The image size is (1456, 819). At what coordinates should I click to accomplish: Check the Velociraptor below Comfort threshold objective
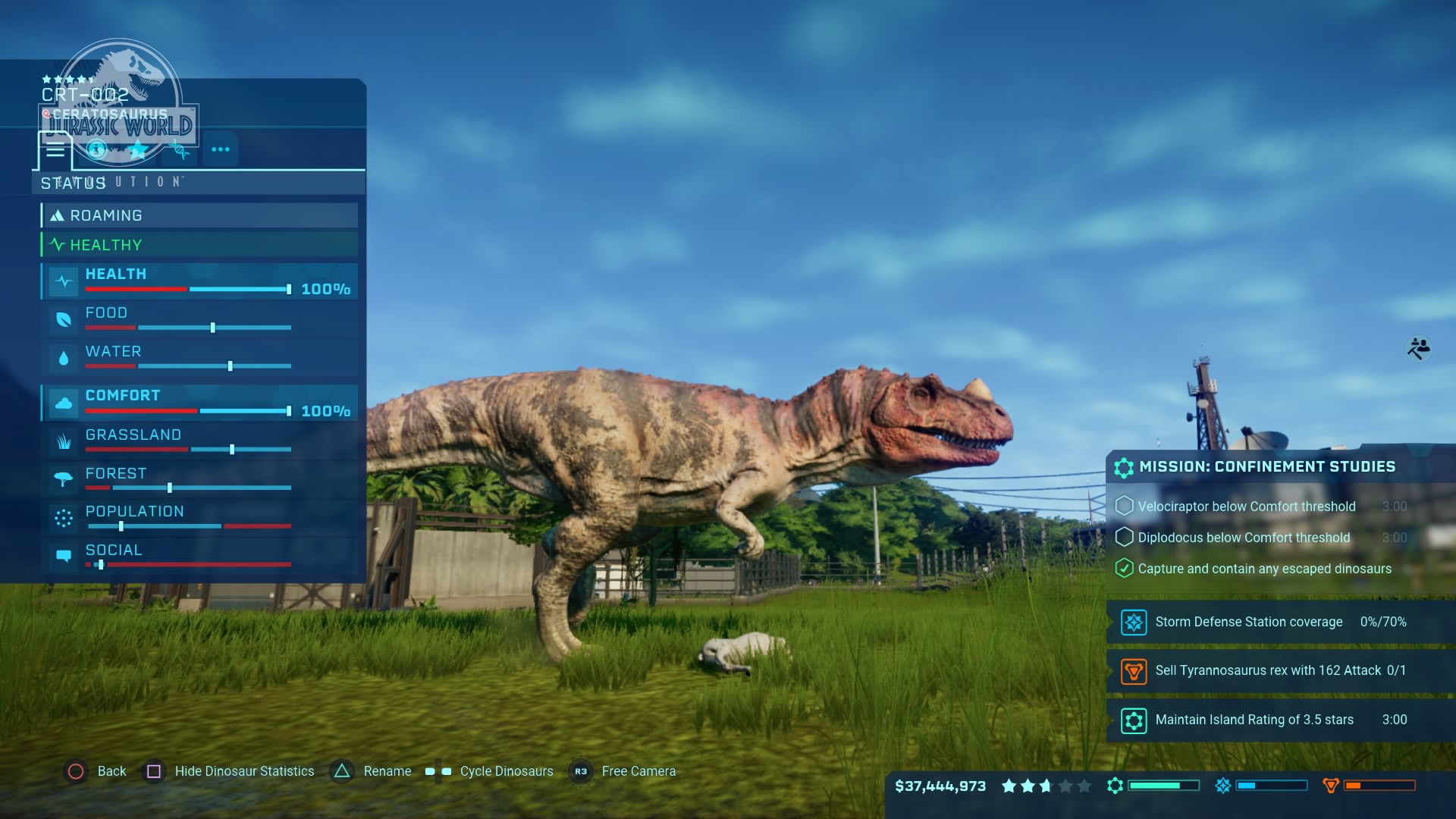click(1125, 506)
